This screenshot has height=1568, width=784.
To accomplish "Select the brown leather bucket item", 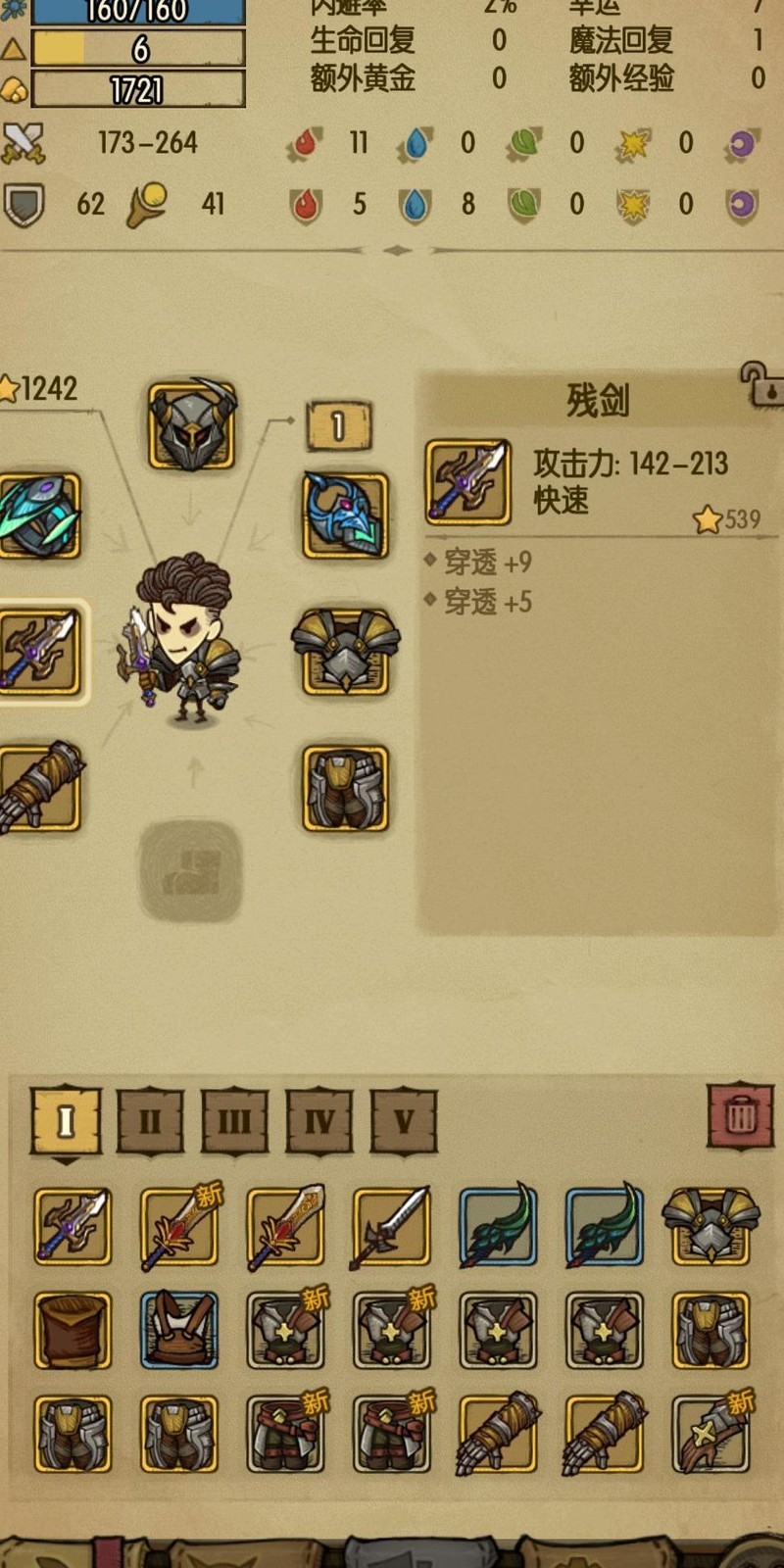I will click(73, 1330).
